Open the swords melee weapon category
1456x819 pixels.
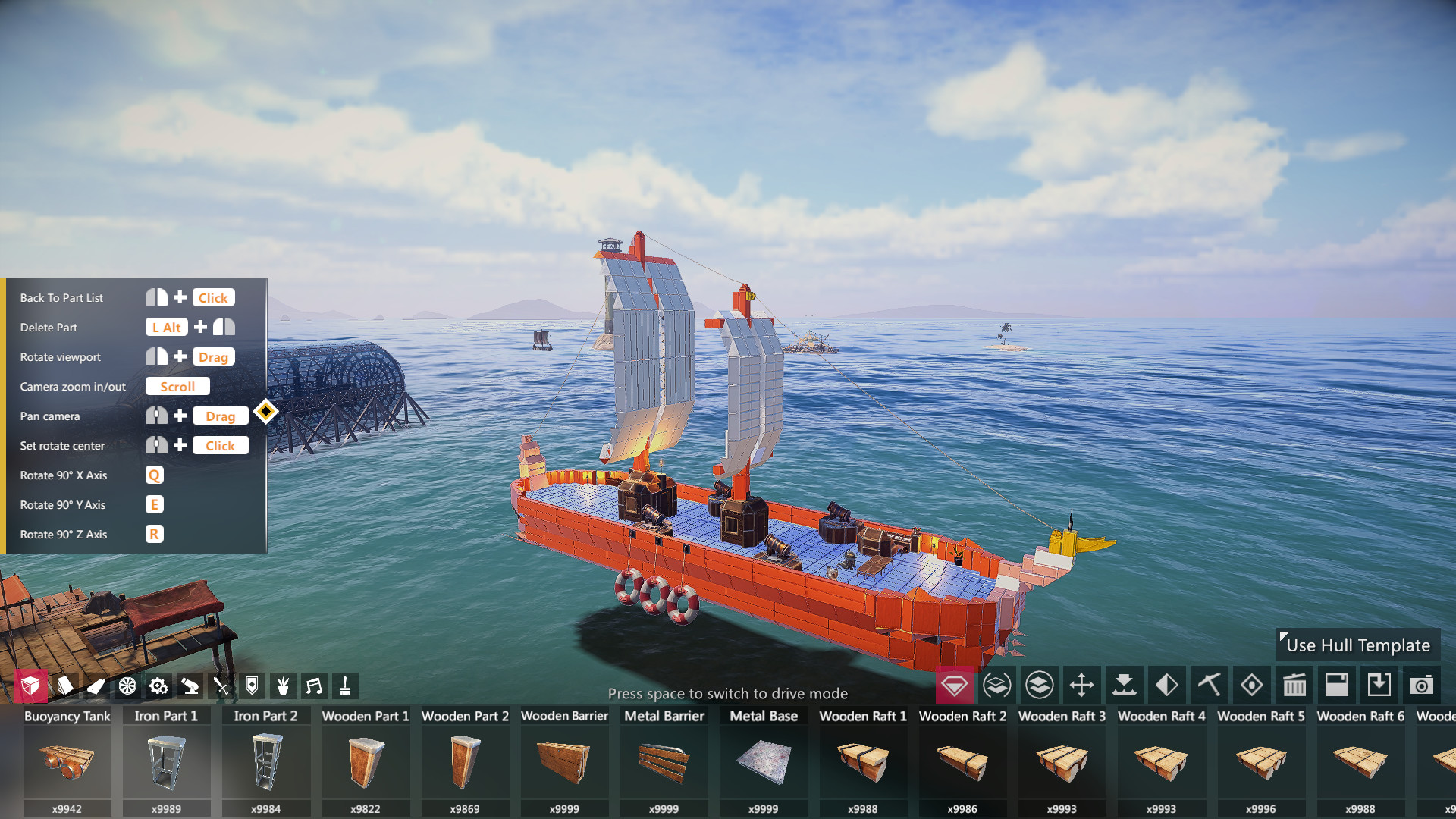click(x=222, y=686)
